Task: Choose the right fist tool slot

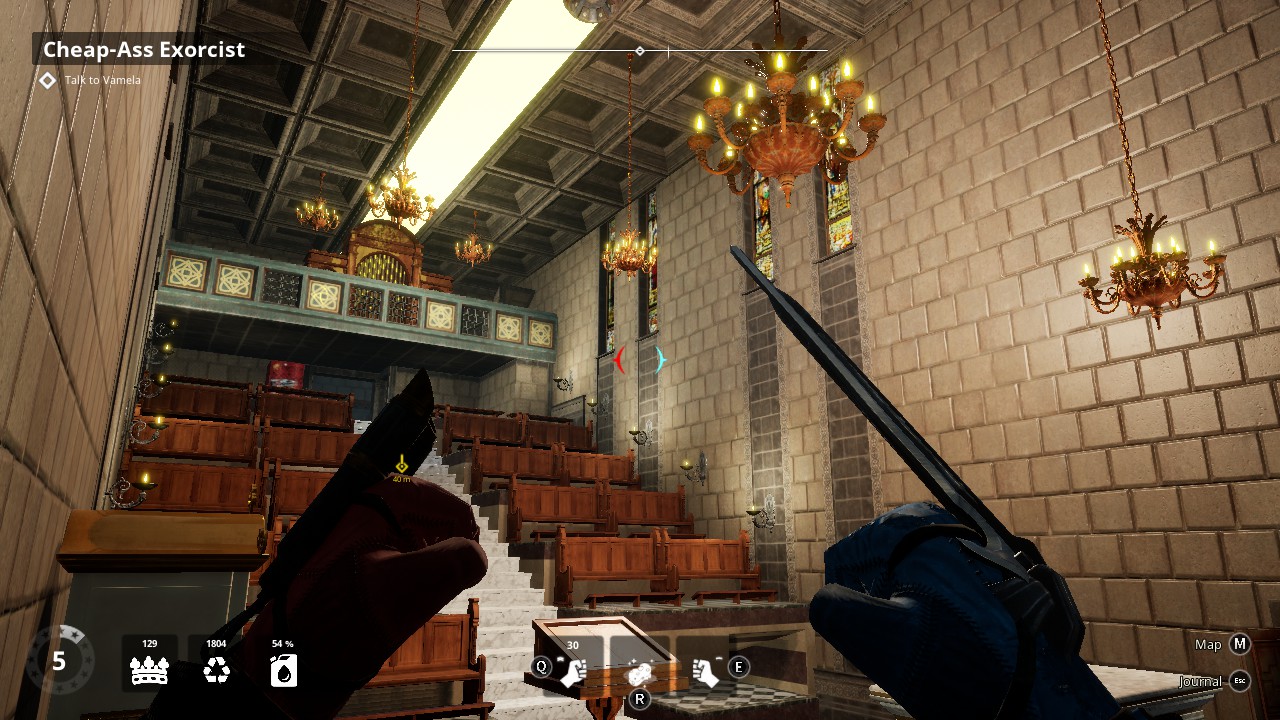Action: coord(706,672)
